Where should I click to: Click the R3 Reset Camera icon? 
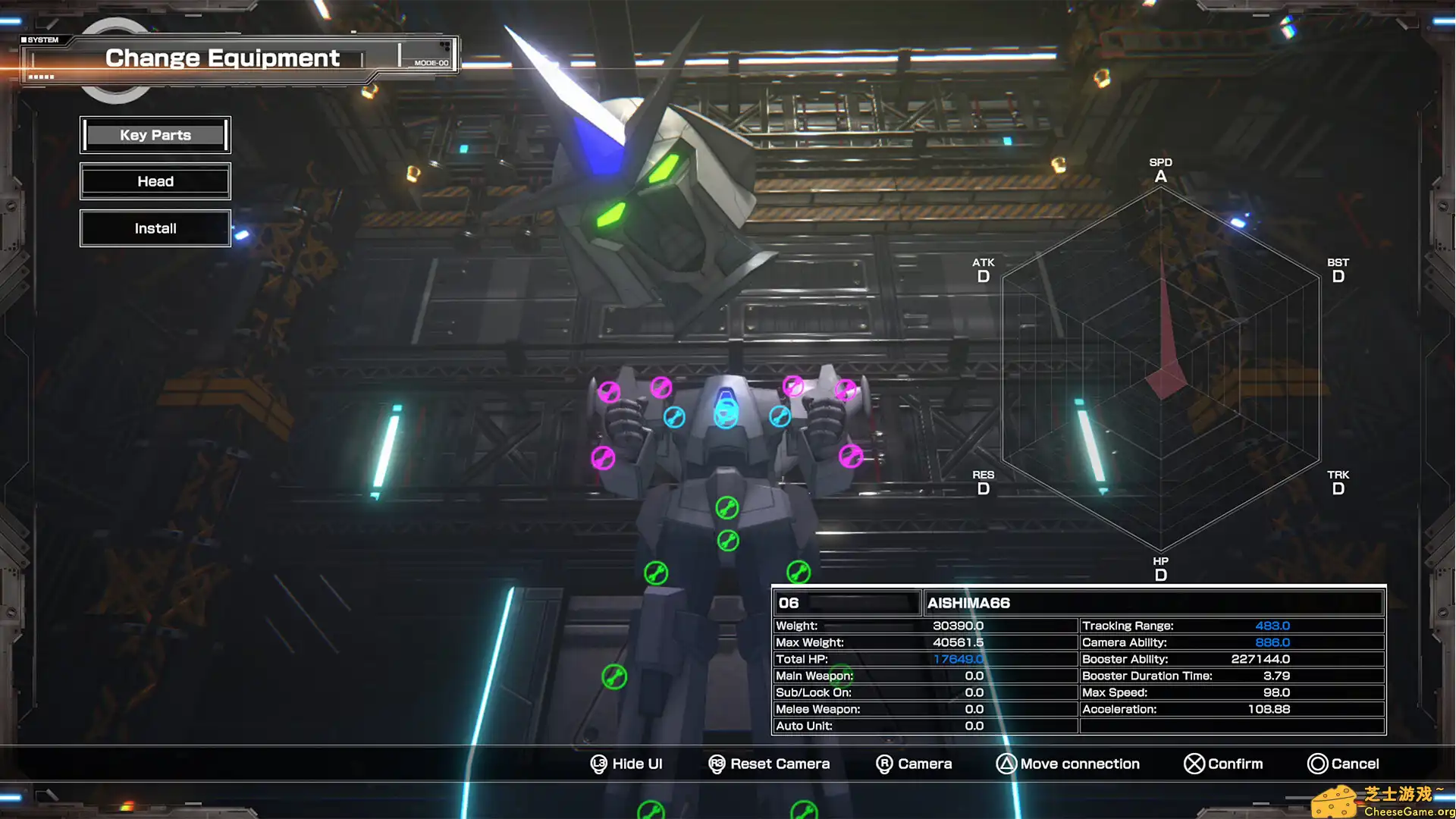click(x=716, y=764)
